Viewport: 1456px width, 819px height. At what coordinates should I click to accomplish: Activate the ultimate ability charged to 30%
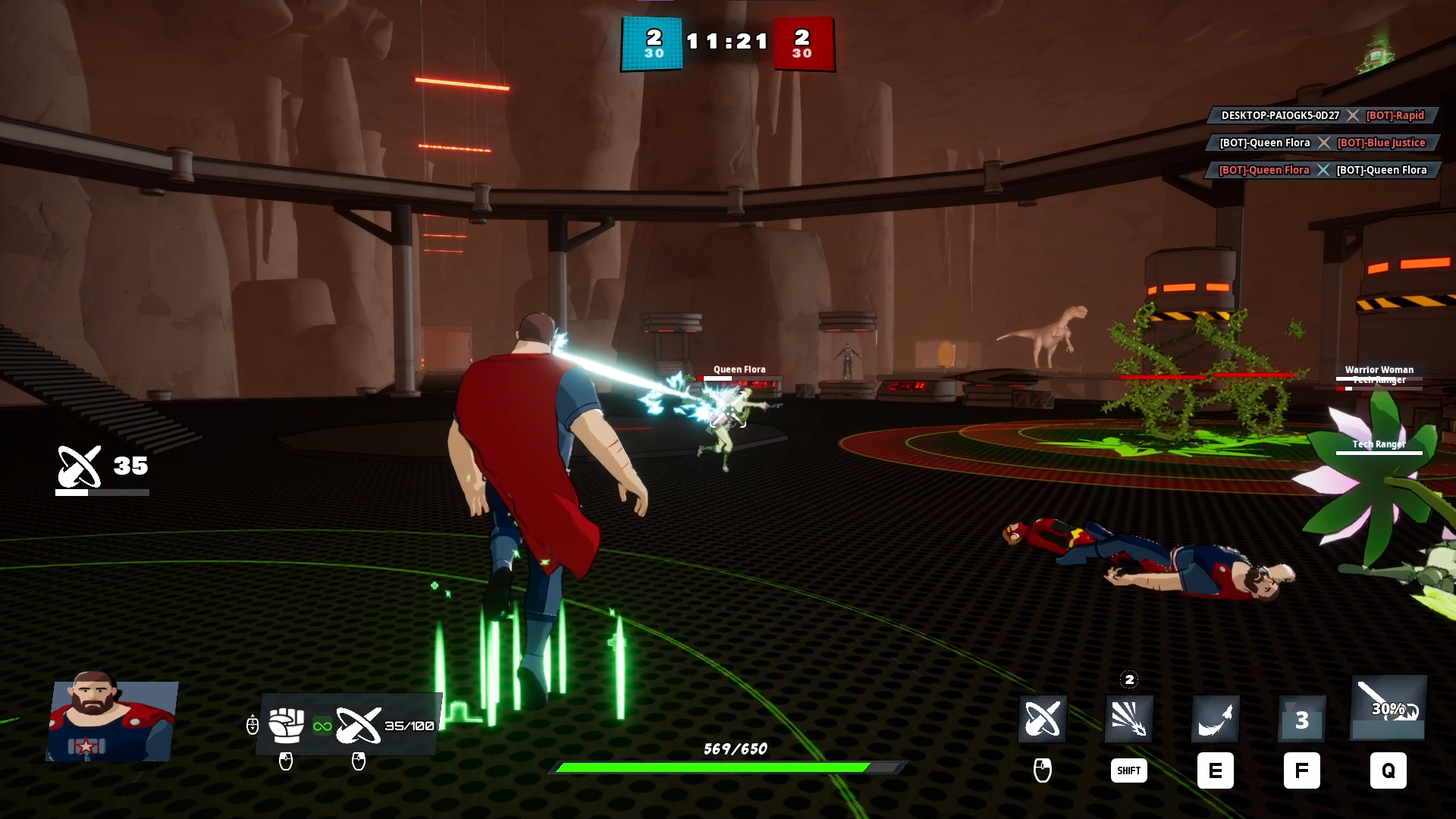coord(1389,708)
